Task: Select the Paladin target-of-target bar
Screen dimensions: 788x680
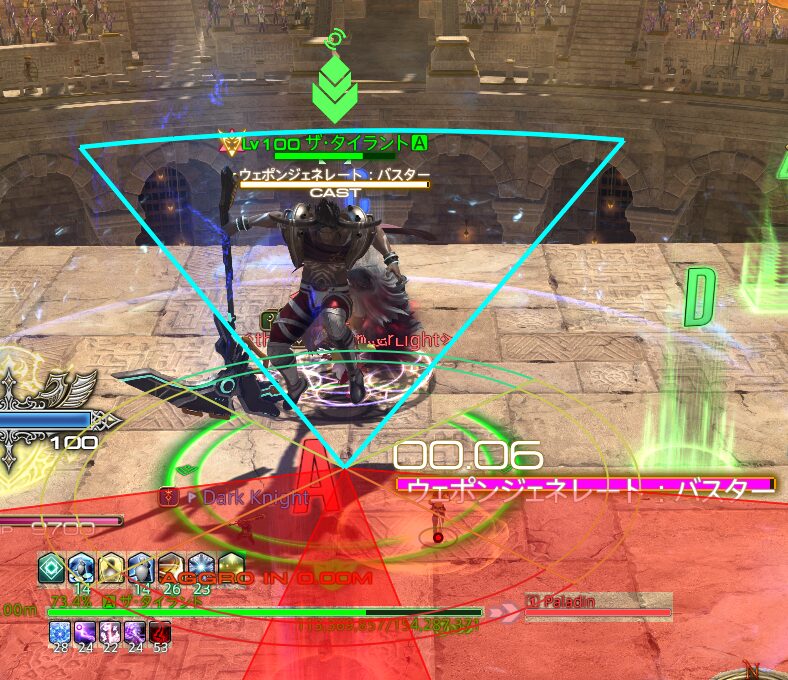Action: click(598, 604)
